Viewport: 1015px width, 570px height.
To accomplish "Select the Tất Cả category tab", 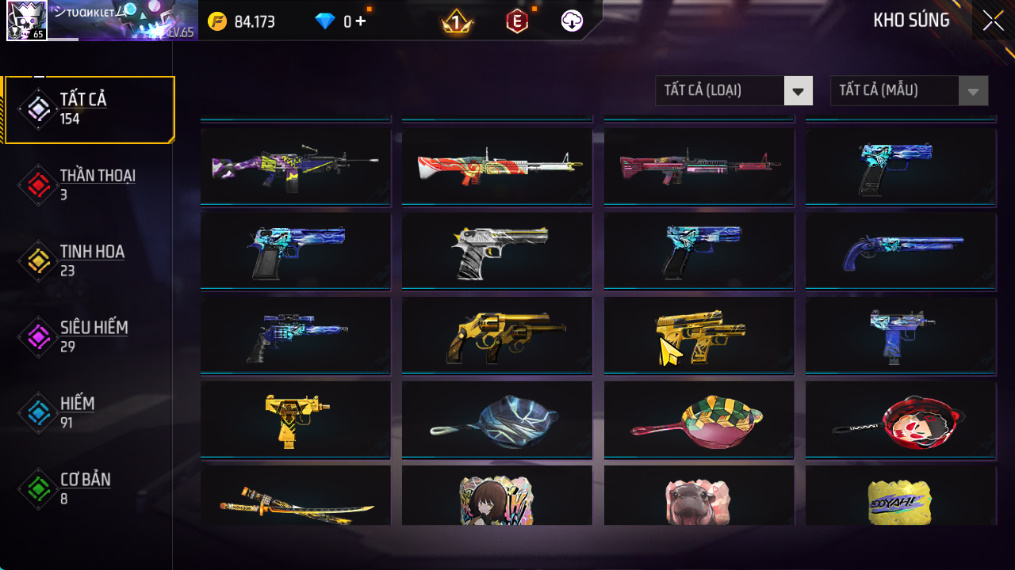I will tap(88, 109).
